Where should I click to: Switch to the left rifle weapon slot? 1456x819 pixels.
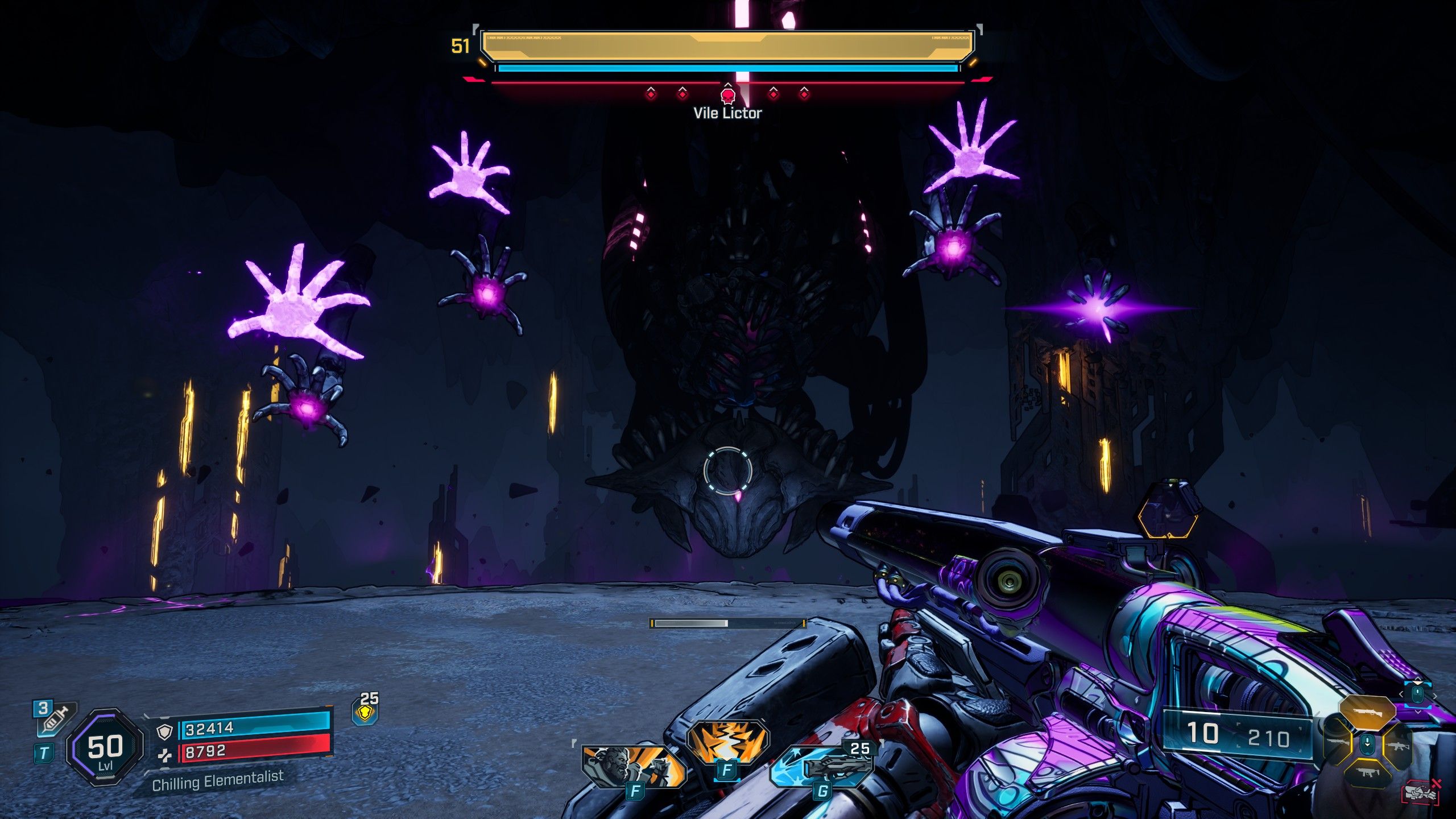pyautogui.click(x=1338, y=743)
